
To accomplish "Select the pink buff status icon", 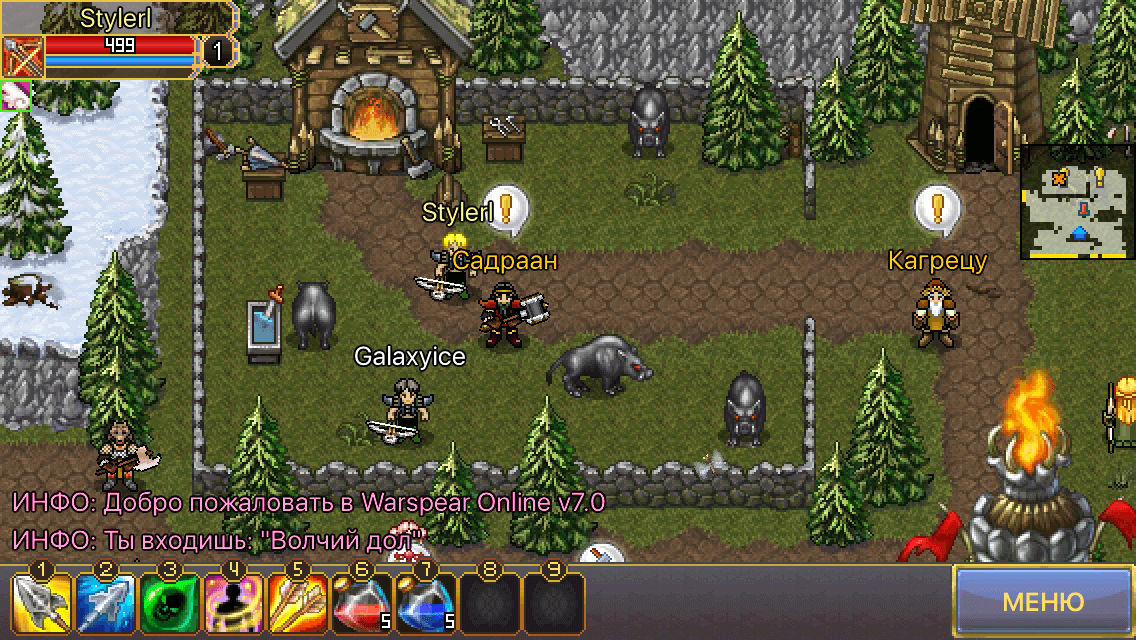I will click(16, 96).
